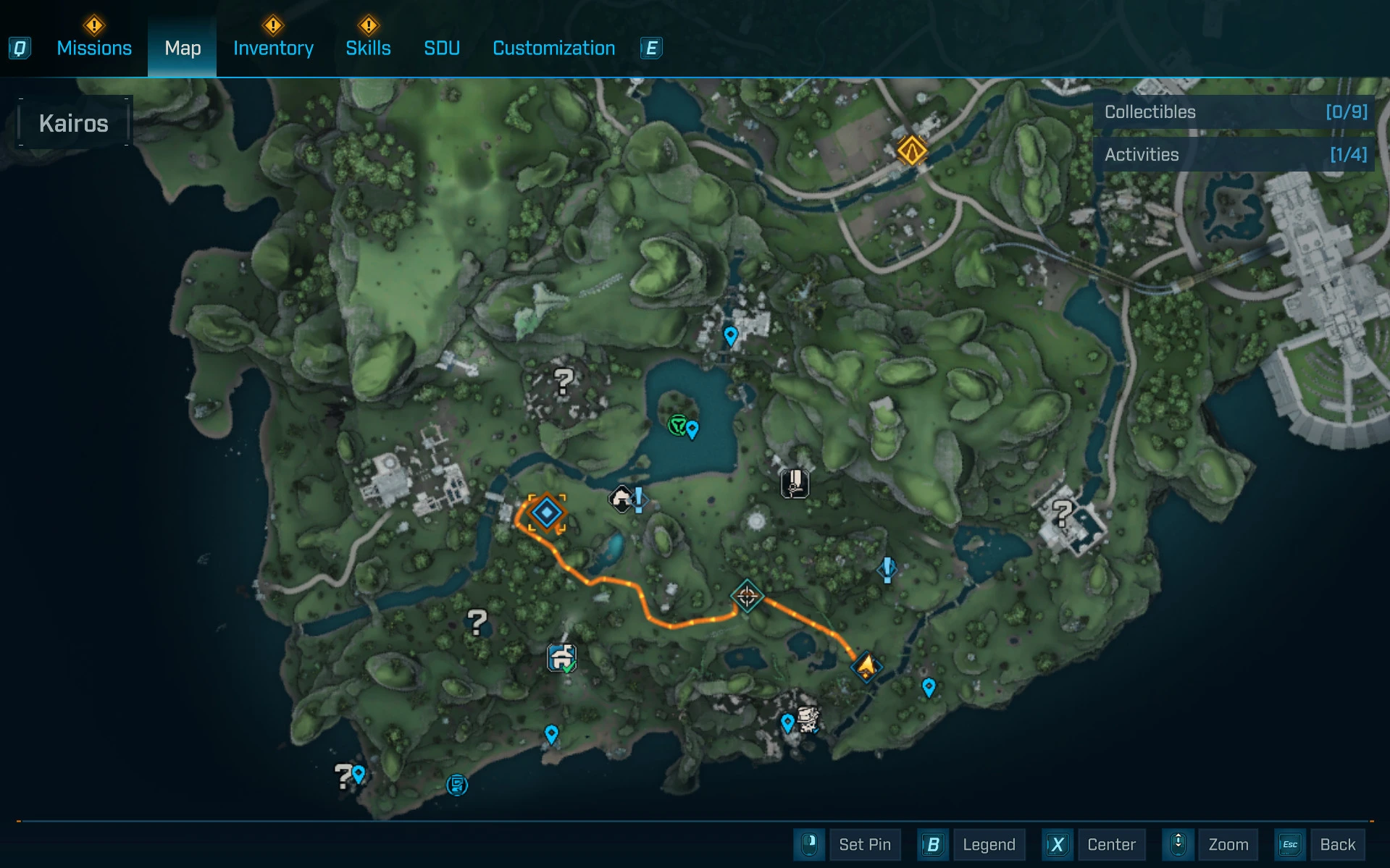
Task: Click the yellow player arrow marker
Action: (866, 665)
